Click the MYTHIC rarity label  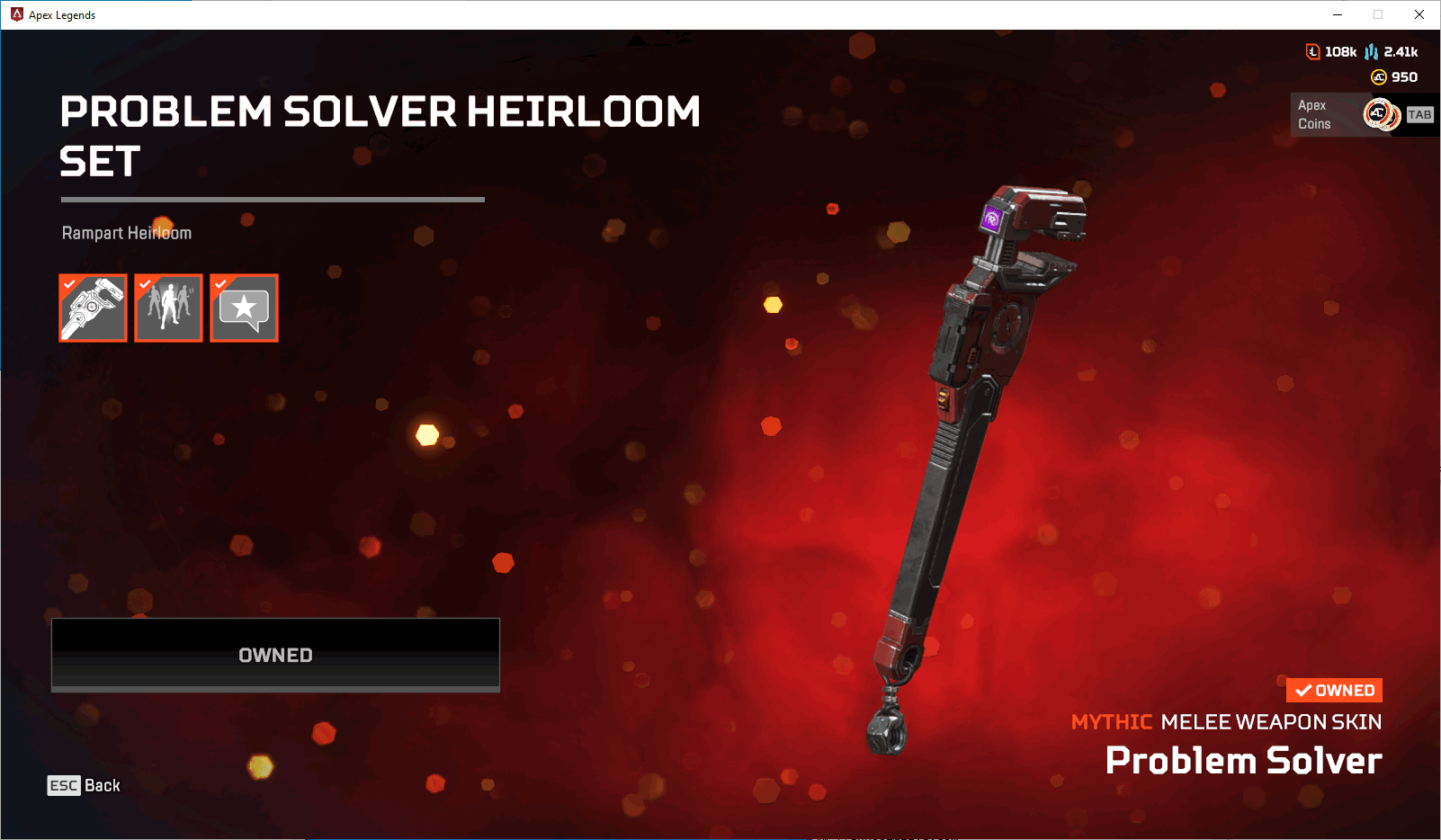pyautogui.click(x=1112, y=721)
